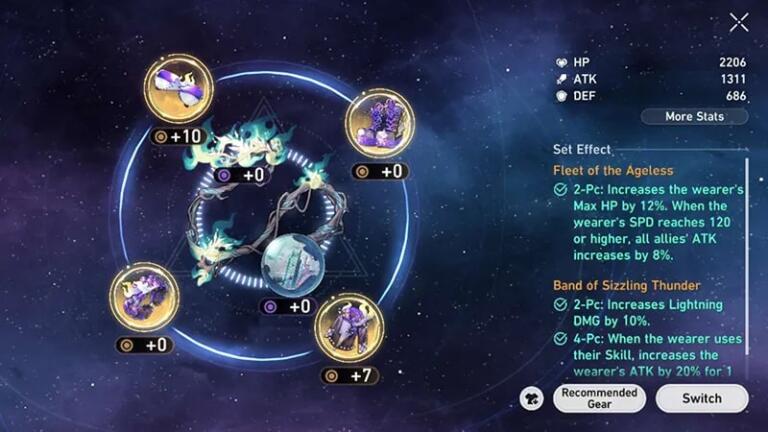Choose the purple body armor relic slot
The height and width of the screenshot is (432, 768).
click(x=145, y=297)
